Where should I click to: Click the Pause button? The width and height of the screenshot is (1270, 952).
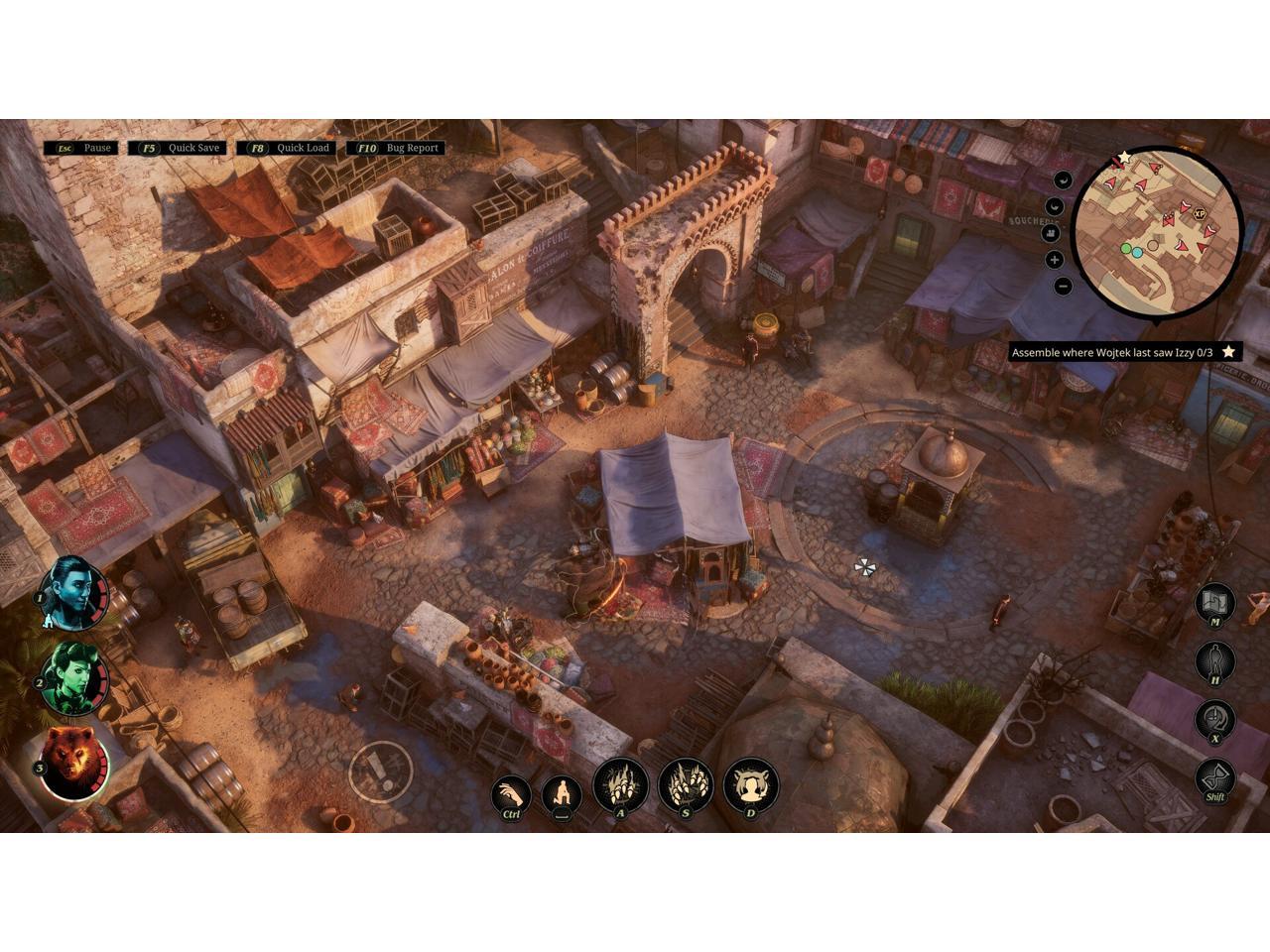[84, 148]
